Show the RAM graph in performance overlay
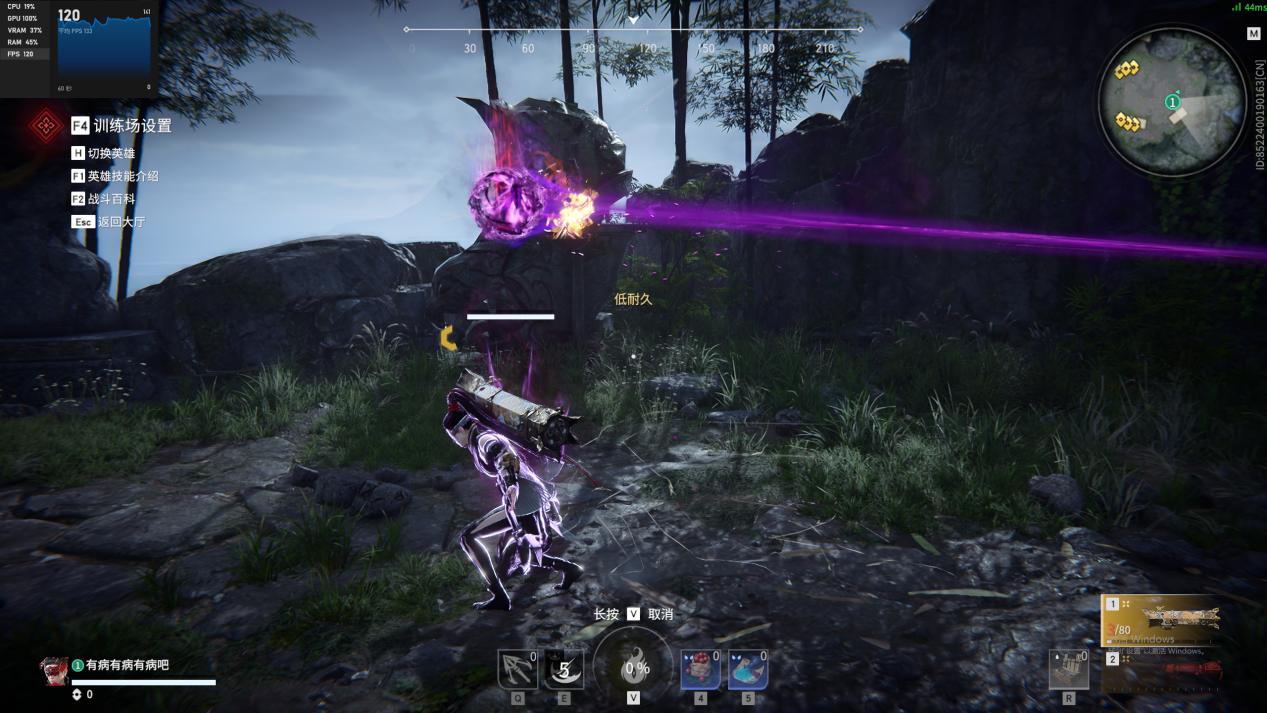 coord(22,43)
